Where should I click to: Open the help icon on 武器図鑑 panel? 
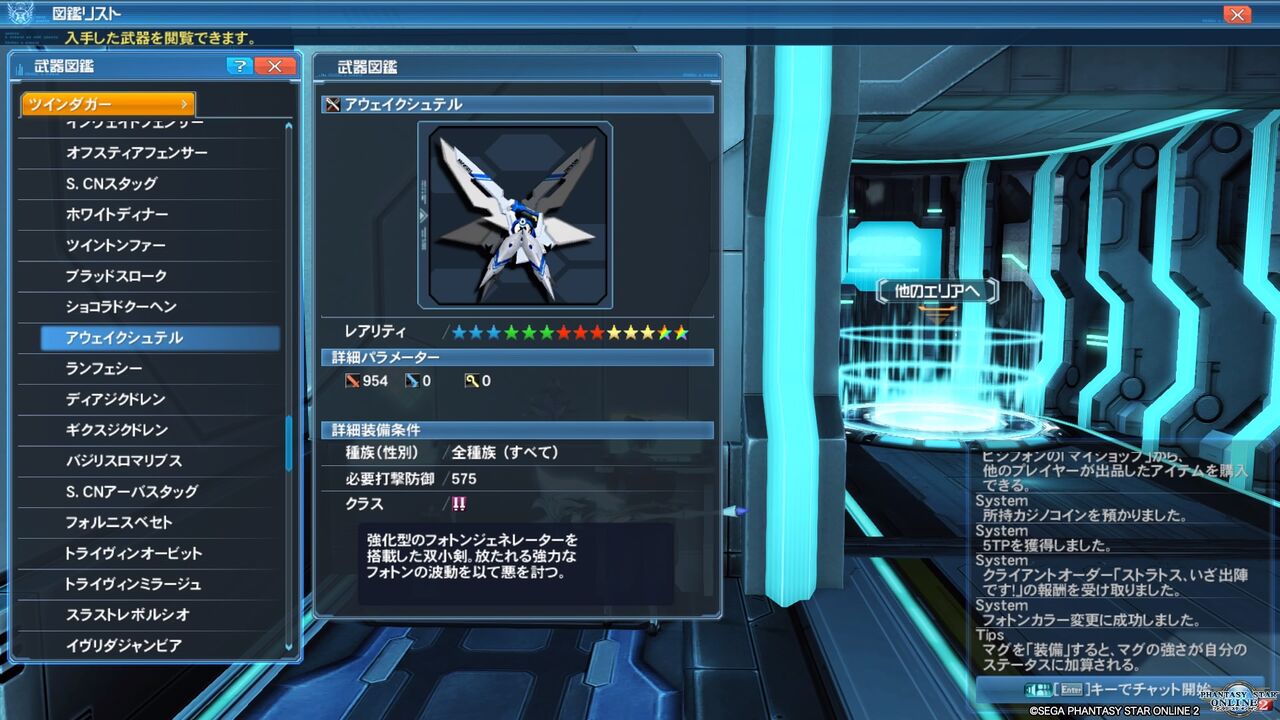point(238,66)
